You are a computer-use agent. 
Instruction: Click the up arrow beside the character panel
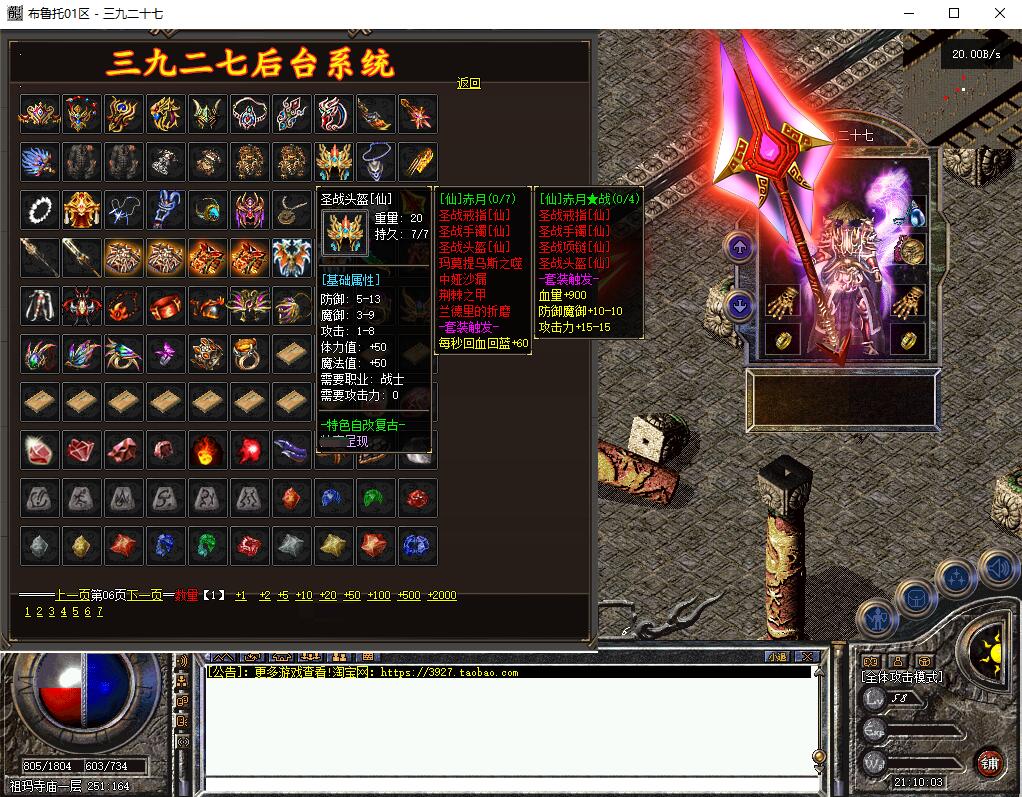(x=739, y=247)
